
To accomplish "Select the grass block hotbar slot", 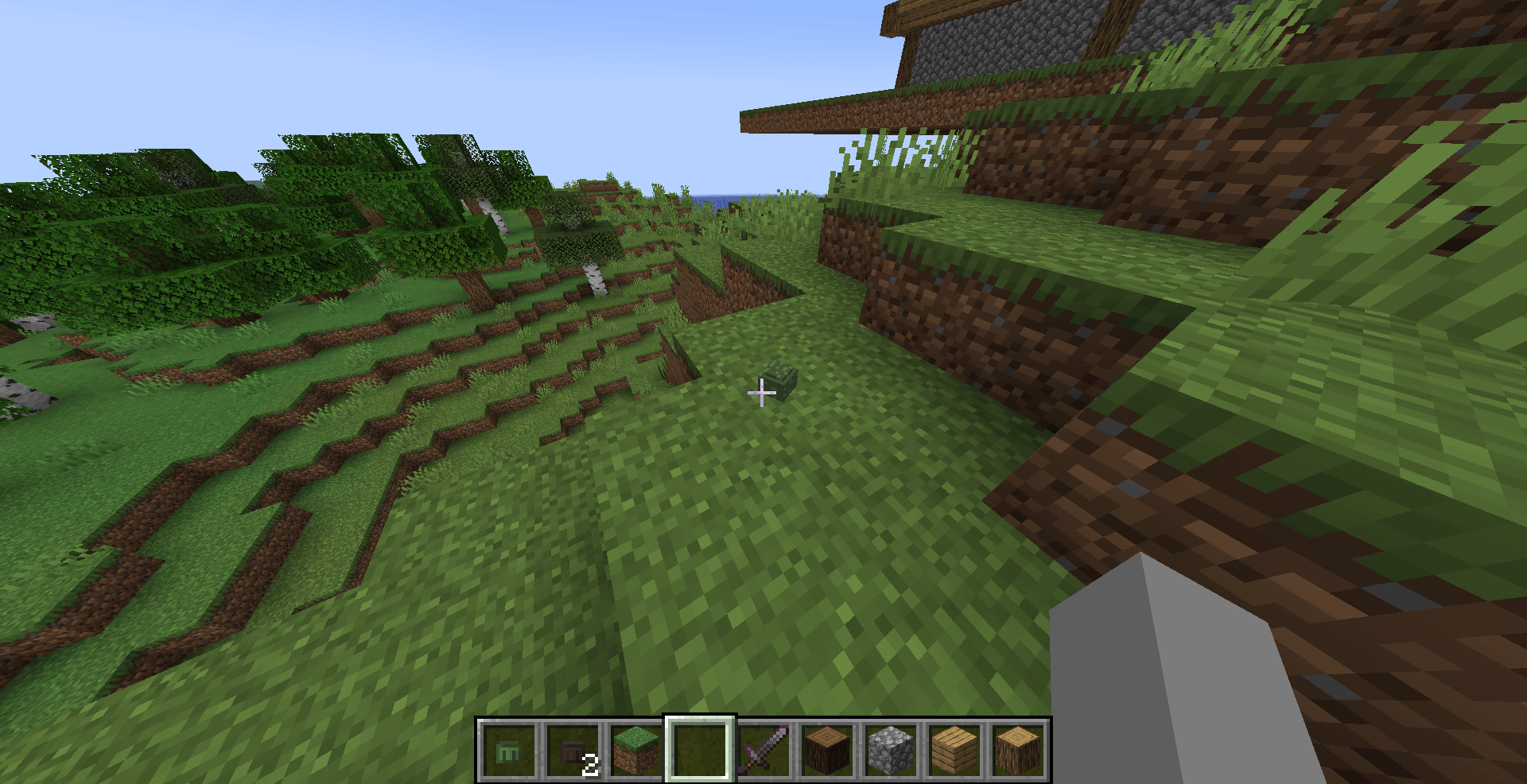I will [634, 747].
